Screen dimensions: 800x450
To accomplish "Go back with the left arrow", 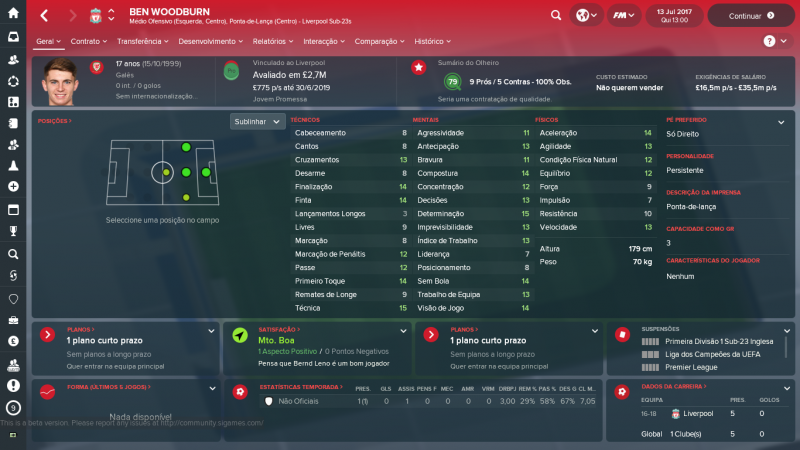I will tap(44, 16).
